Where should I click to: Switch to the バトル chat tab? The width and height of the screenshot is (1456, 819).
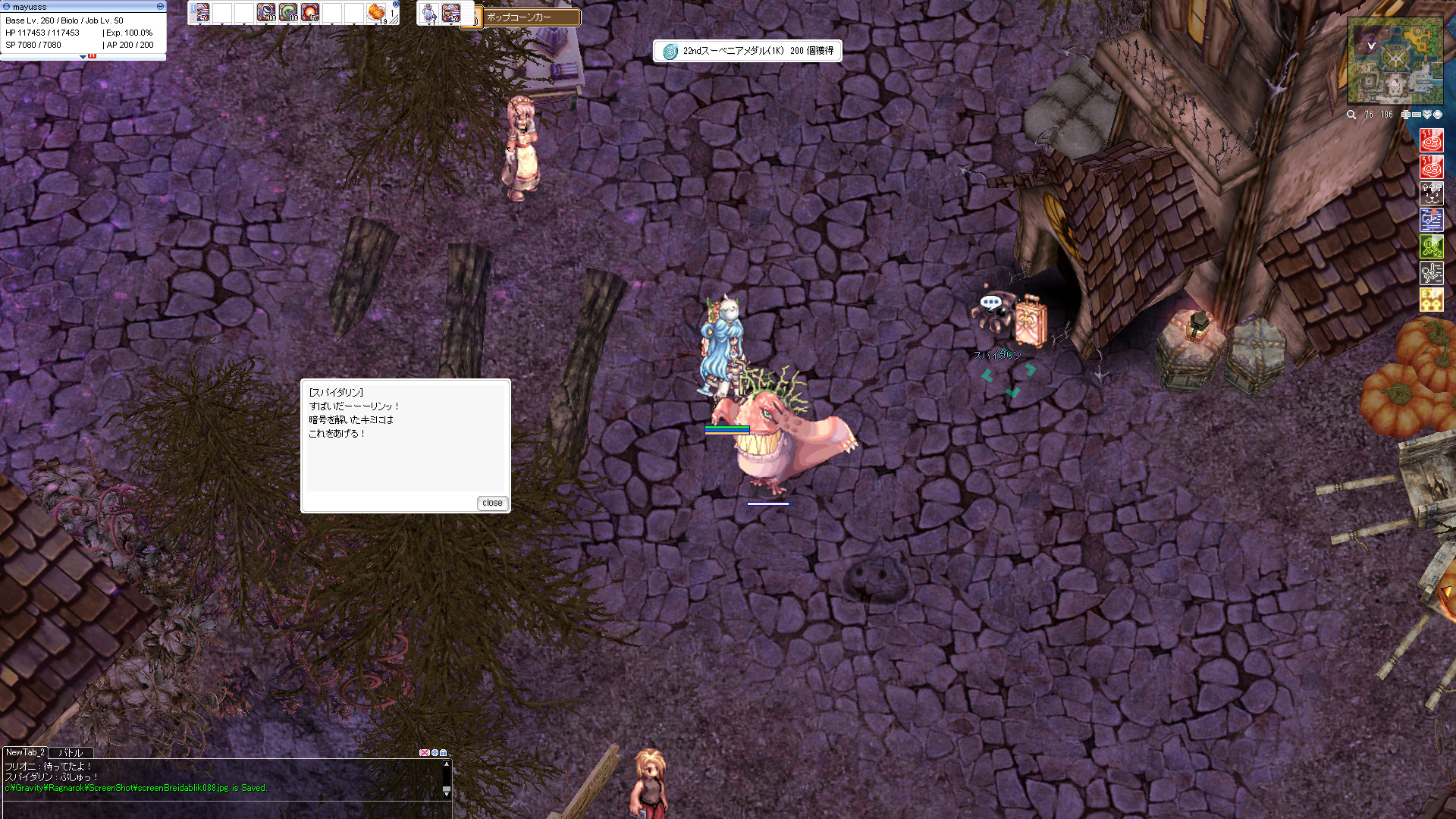[71, 753]
